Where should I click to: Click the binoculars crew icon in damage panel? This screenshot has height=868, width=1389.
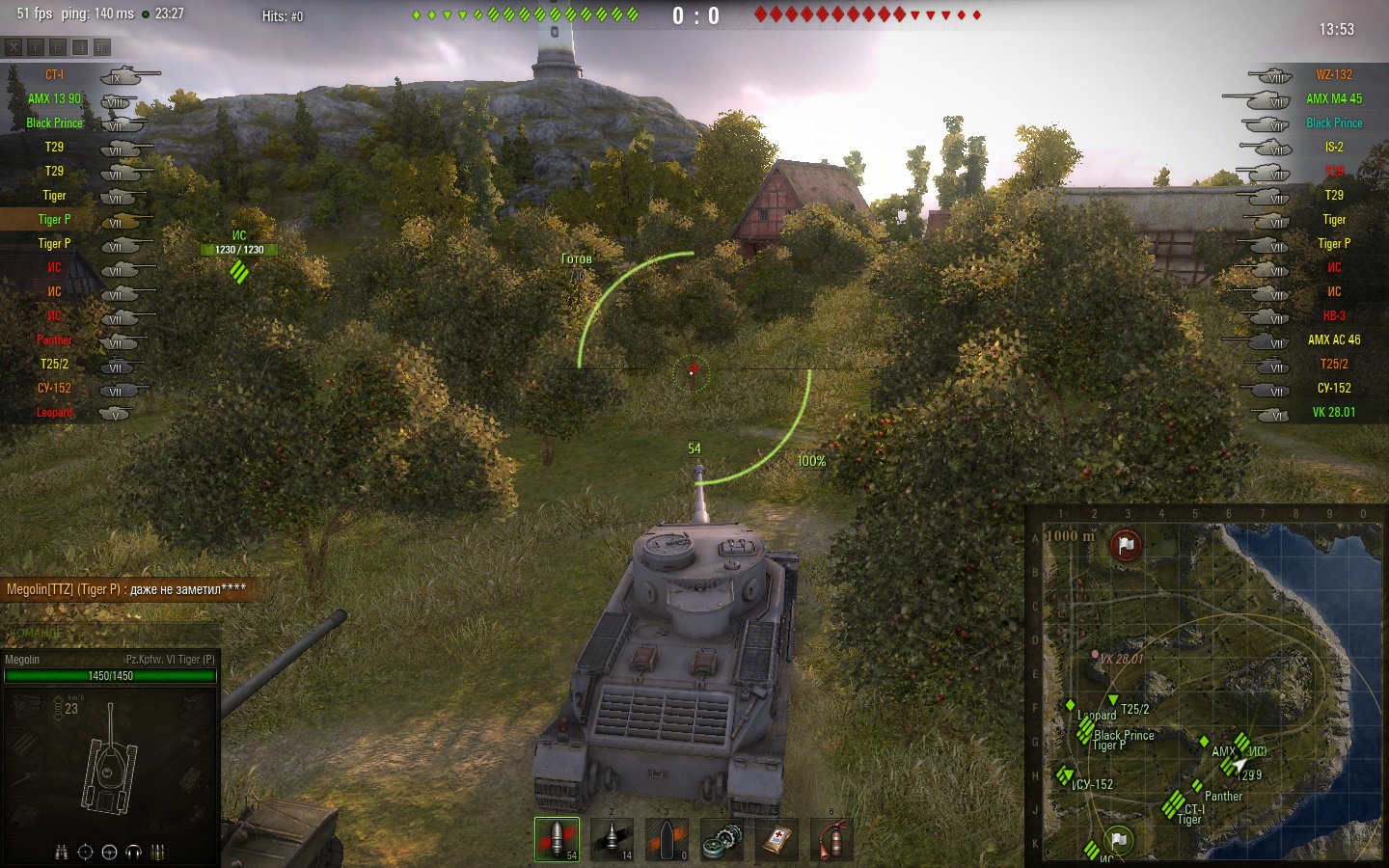tap(62, 852)
